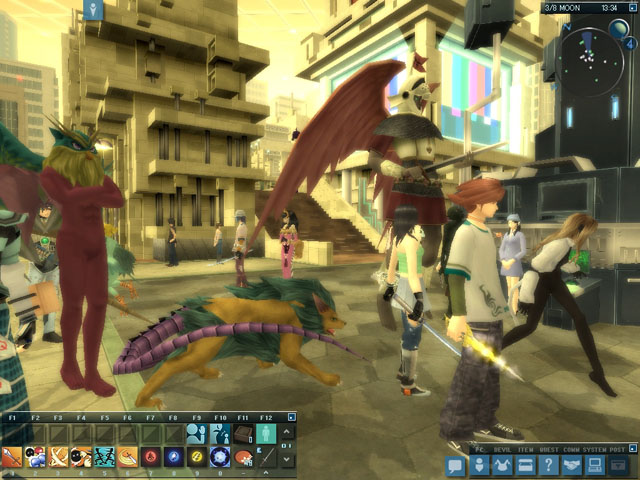Activate the red flame skill icon
Screen dimensions: 640x480
point(151,458)
